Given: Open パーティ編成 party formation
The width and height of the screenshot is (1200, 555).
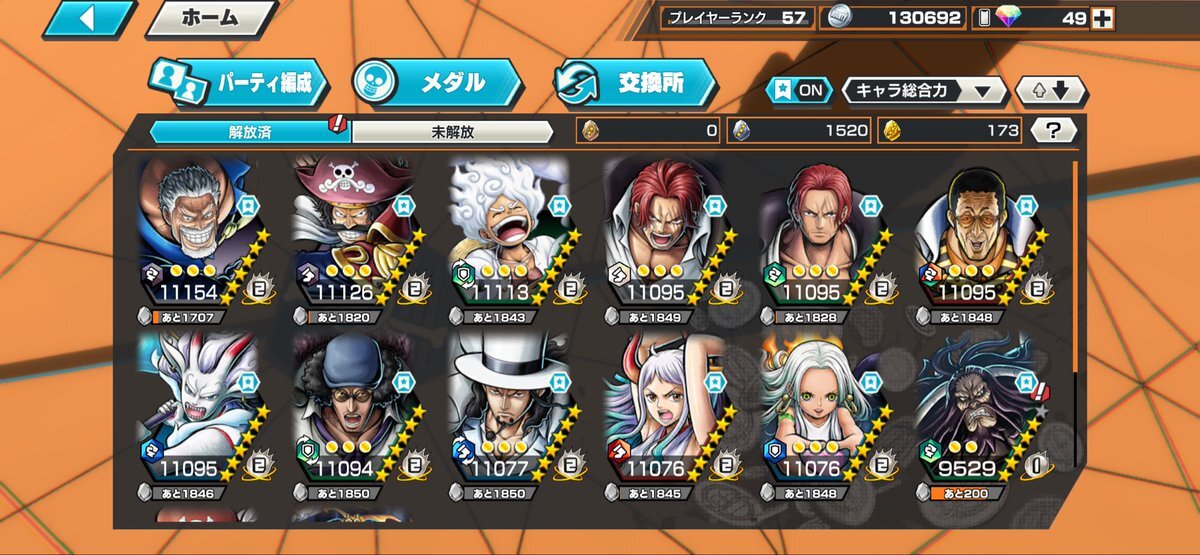Looking at the screenshot, I should click(x=240, y=84).
